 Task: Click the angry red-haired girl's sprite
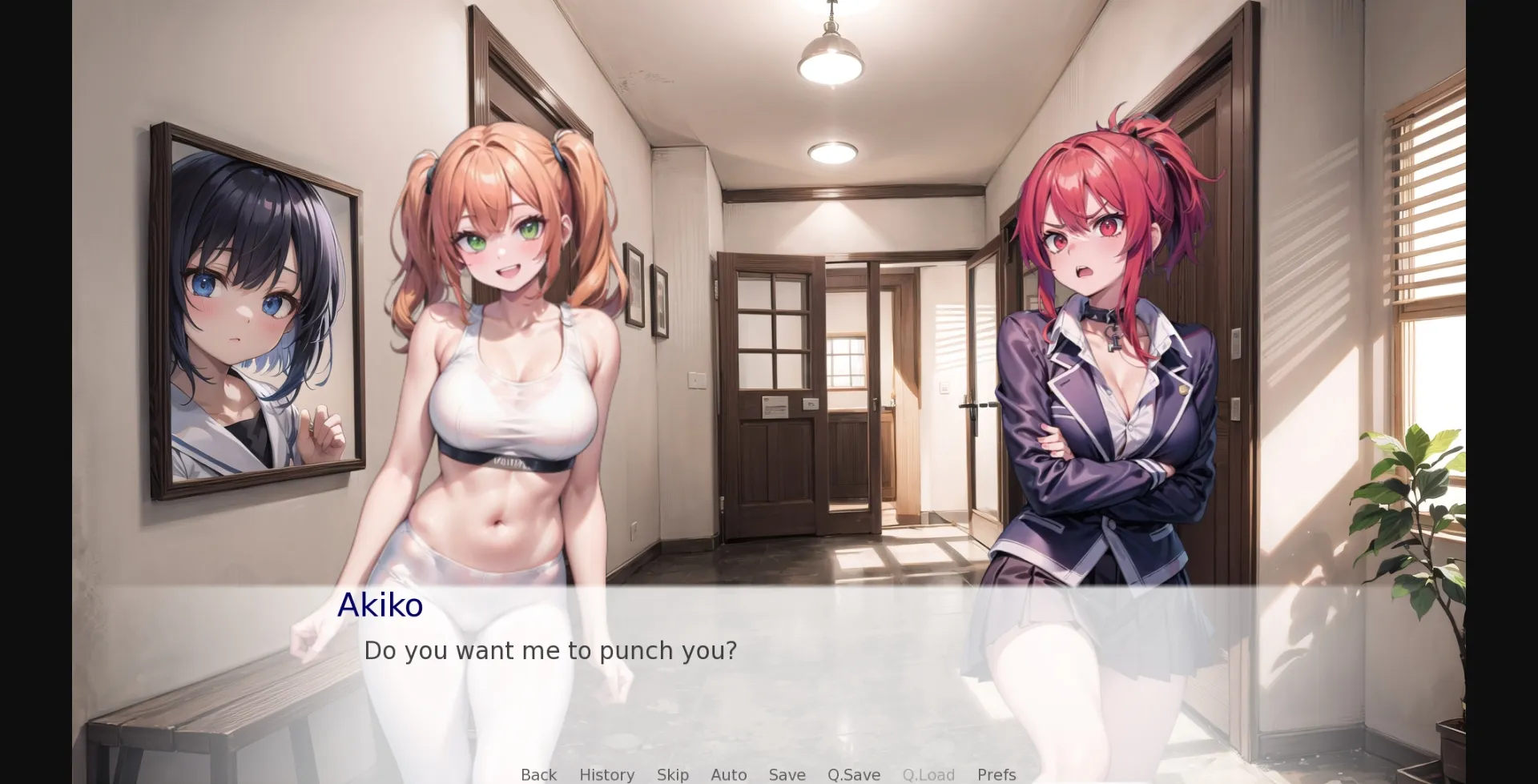[x=1105, y=360]
